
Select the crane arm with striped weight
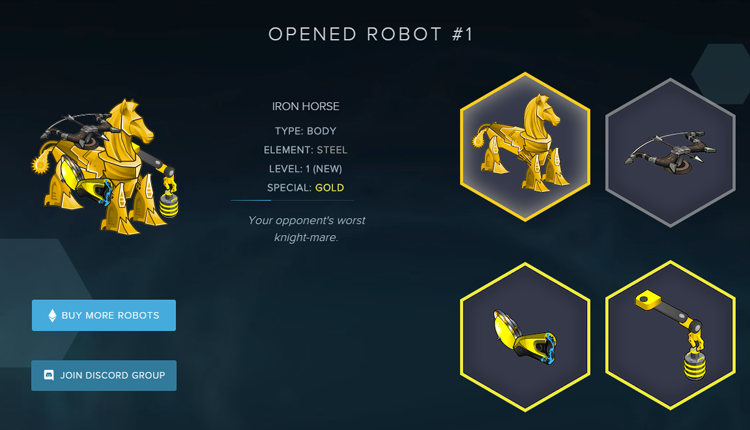(x=668, y=336)
